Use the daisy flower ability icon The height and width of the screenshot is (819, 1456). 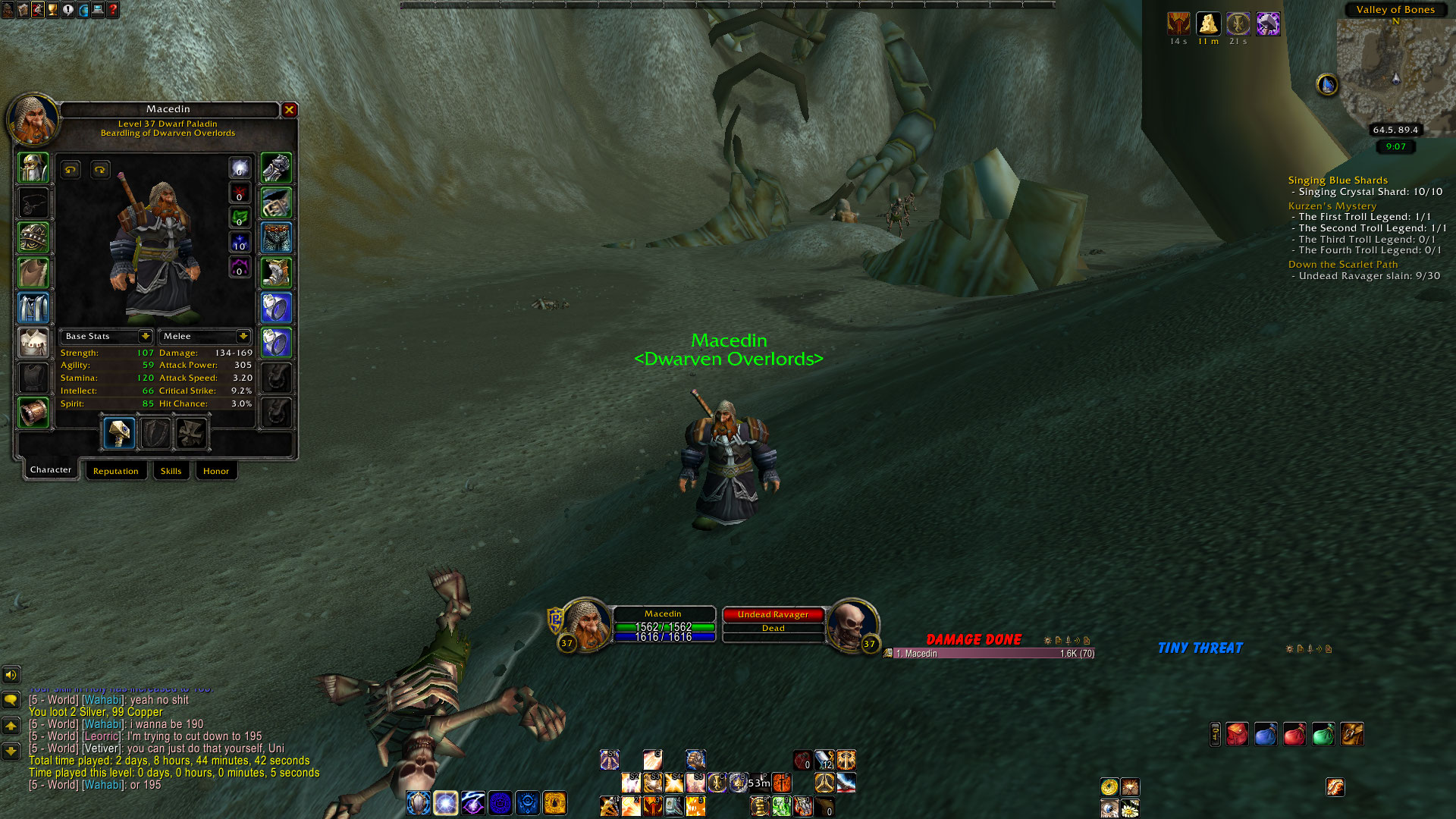1130,808
